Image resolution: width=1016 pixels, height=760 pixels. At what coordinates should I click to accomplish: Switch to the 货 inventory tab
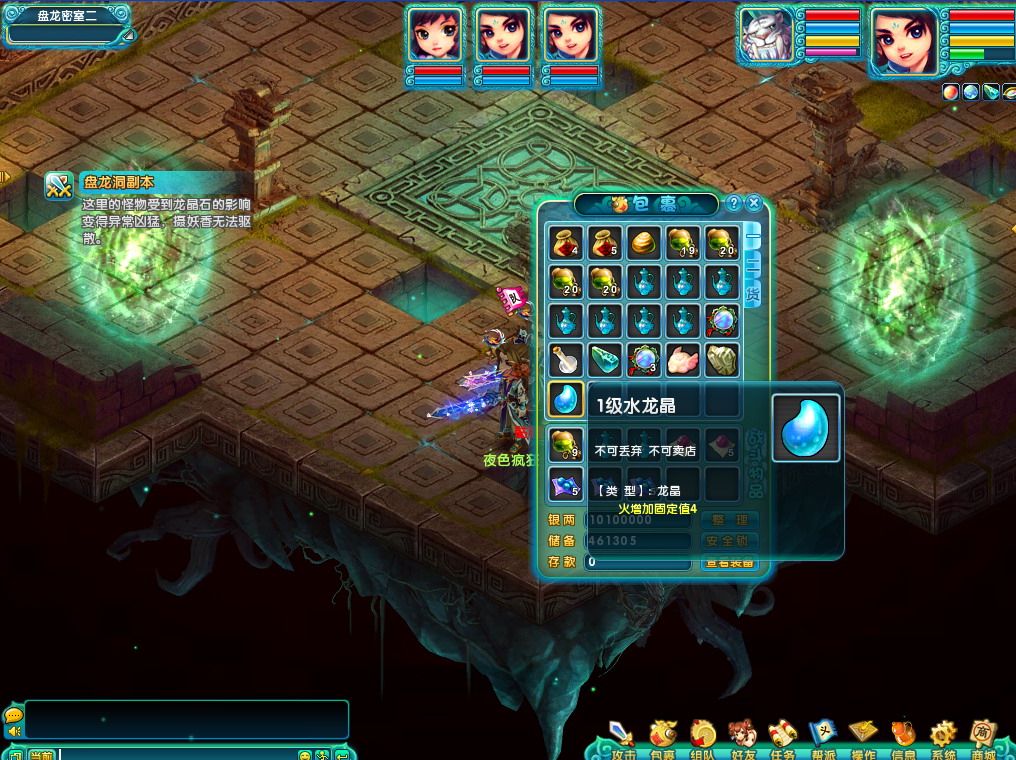tap(753, 293)
